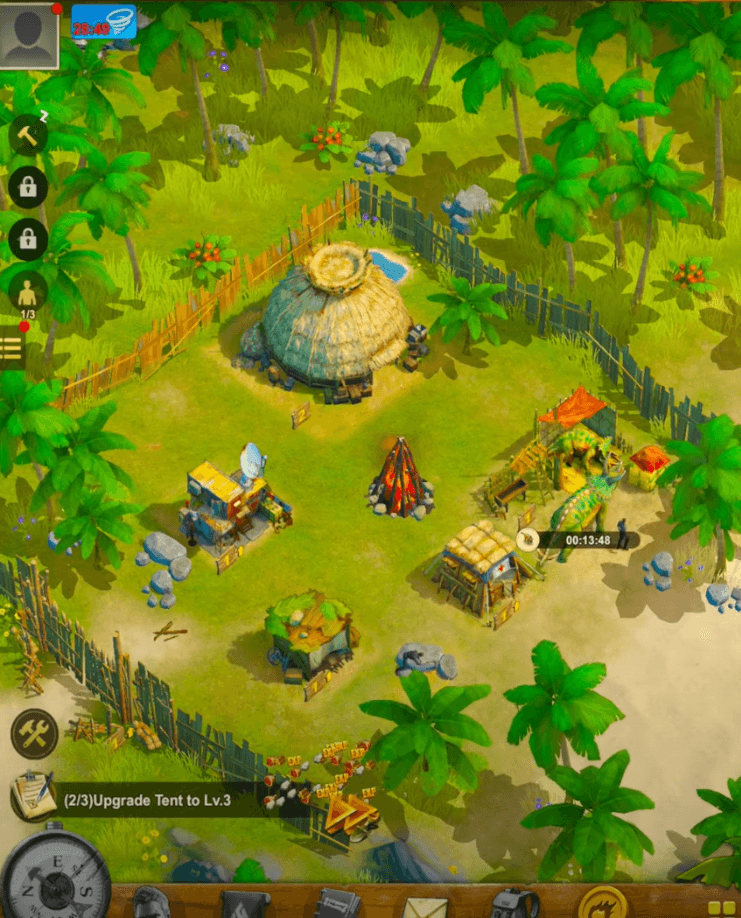
Task: Open the flame scroll icon in bottom bar
Action: tap(245, 904)
